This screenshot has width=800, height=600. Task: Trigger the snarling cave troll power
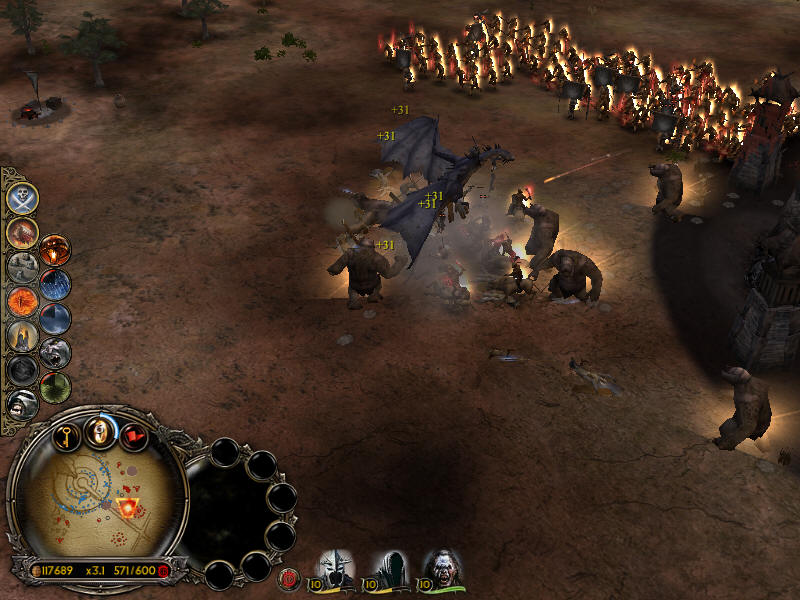point(22,403)
